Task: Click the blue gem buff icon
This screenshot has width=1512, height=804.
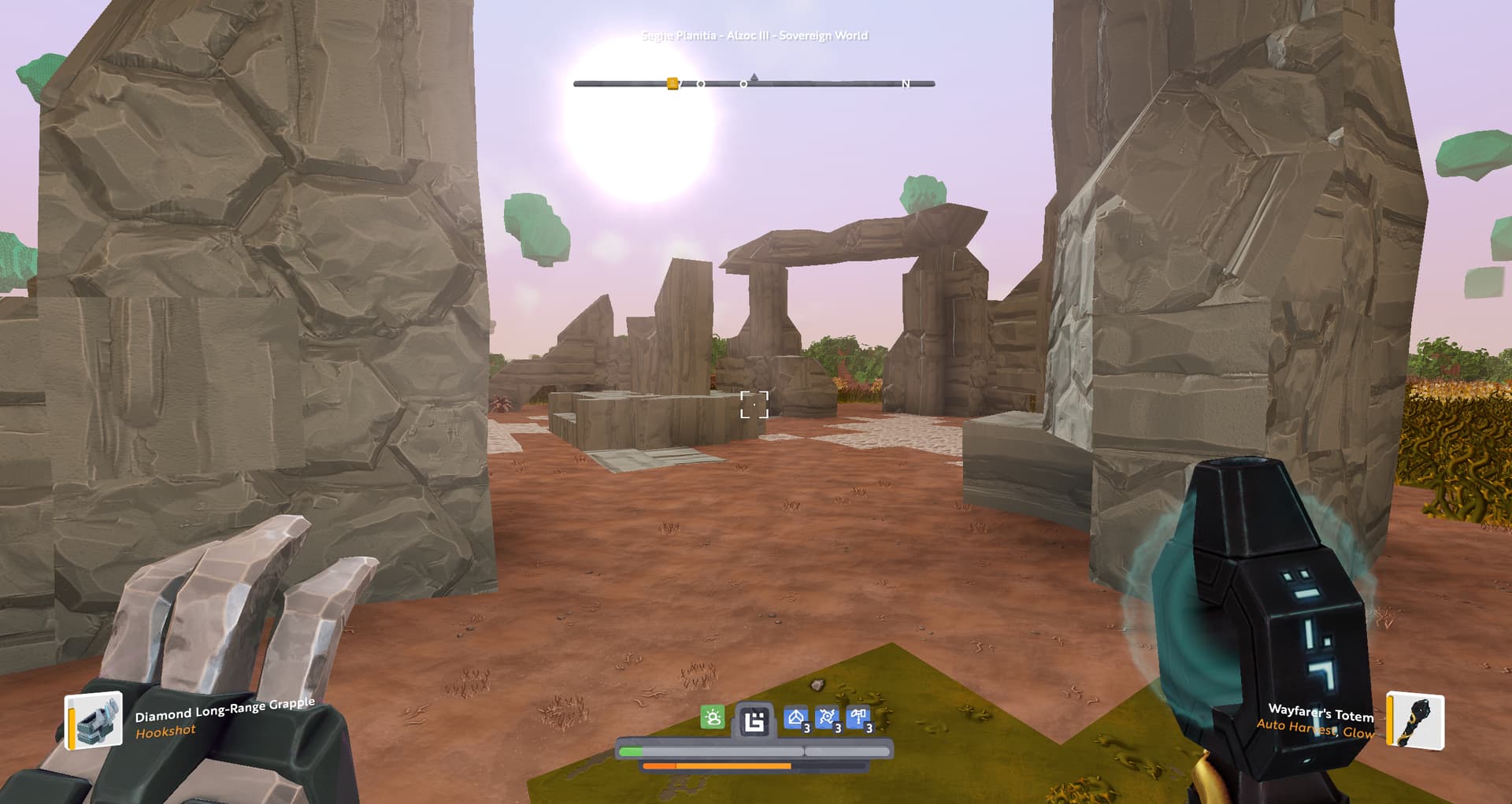Action: click(x=796, y=718)
